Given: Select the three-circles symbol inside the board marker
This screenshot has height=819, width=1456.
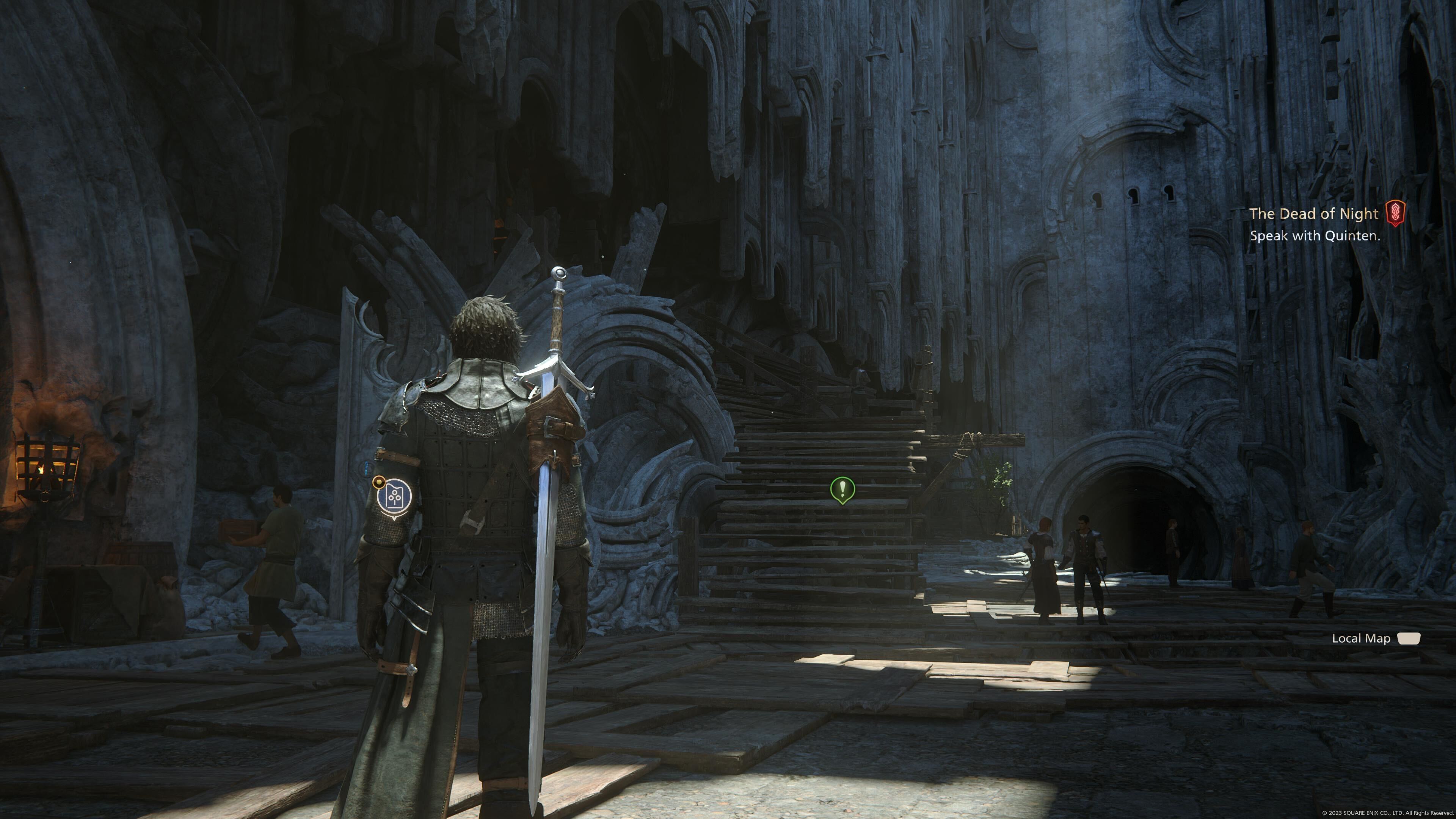Looking at the screenshot, I should pyautogui.click(x=394, y=496).
